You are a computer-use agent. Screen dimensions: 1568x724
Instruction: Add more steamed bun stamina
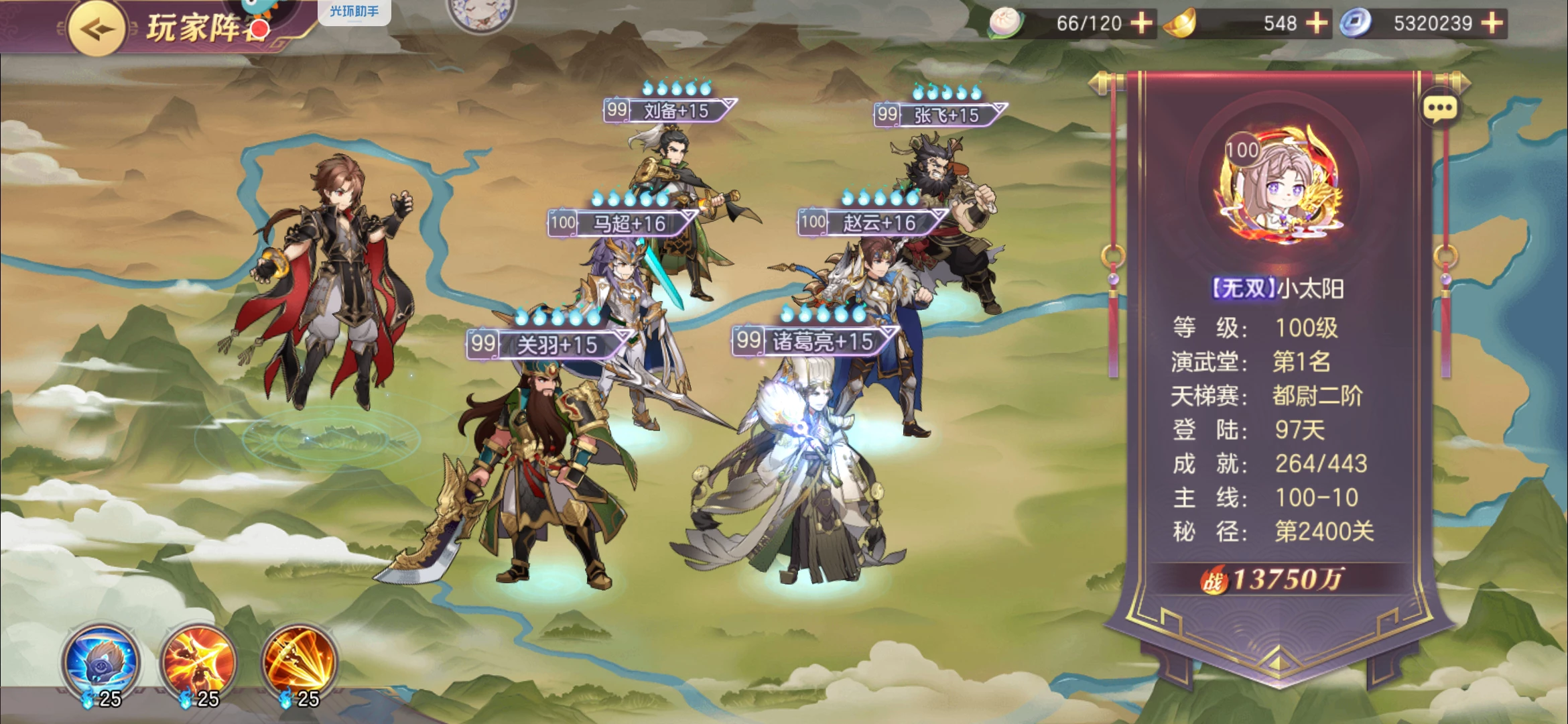(x=1141, y=23)
